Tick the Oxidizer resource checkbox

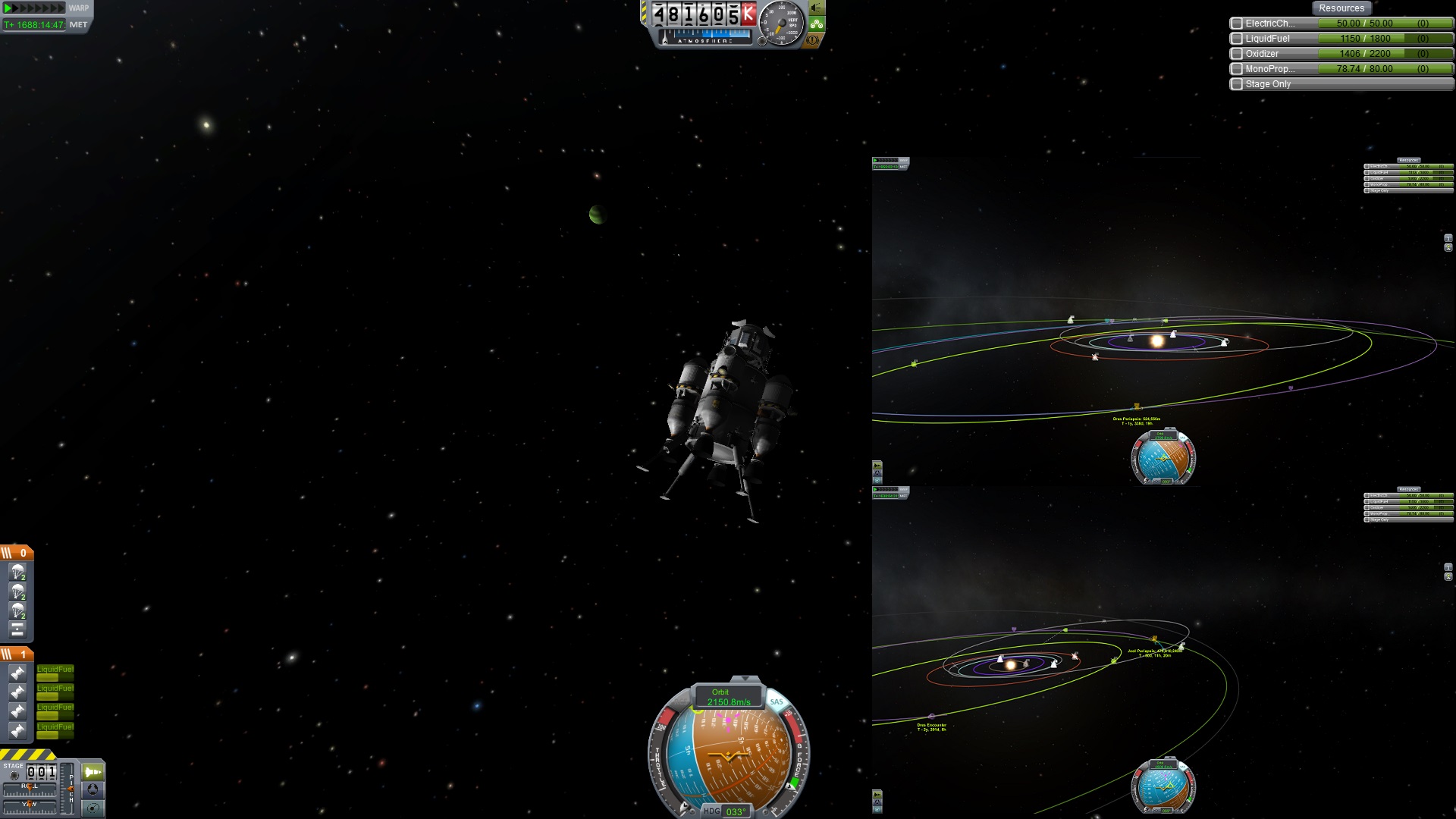coord(1237,54)
